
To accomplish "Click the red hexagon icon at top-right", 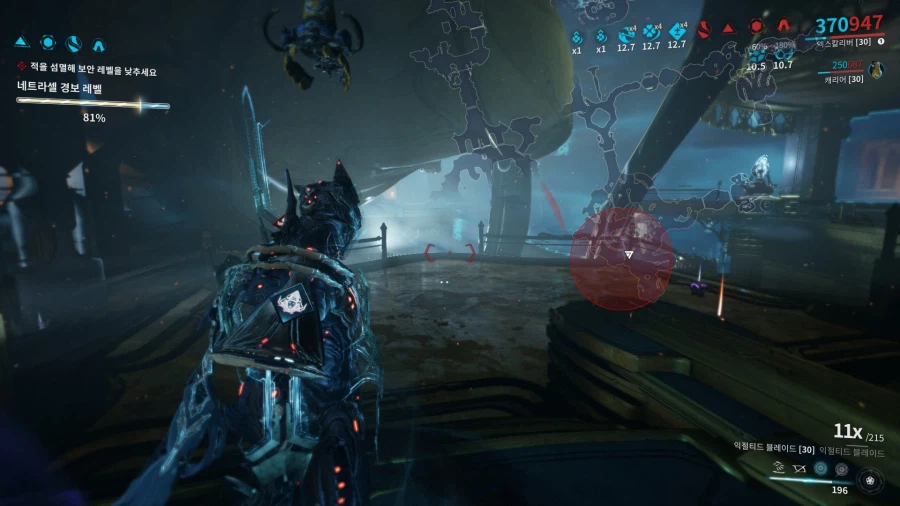I will tap(757, 28).
